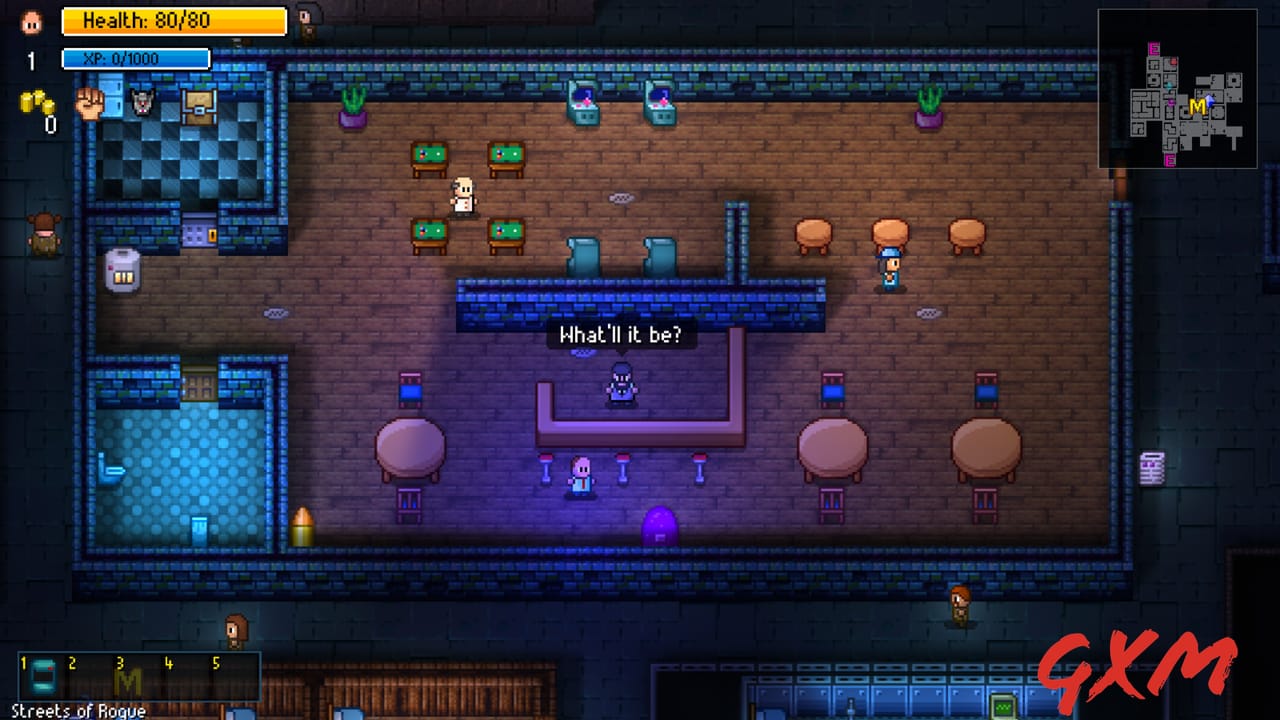Click the Health 80/80 bar
The width and height of the screenshot is (1280, 720).
175,22
